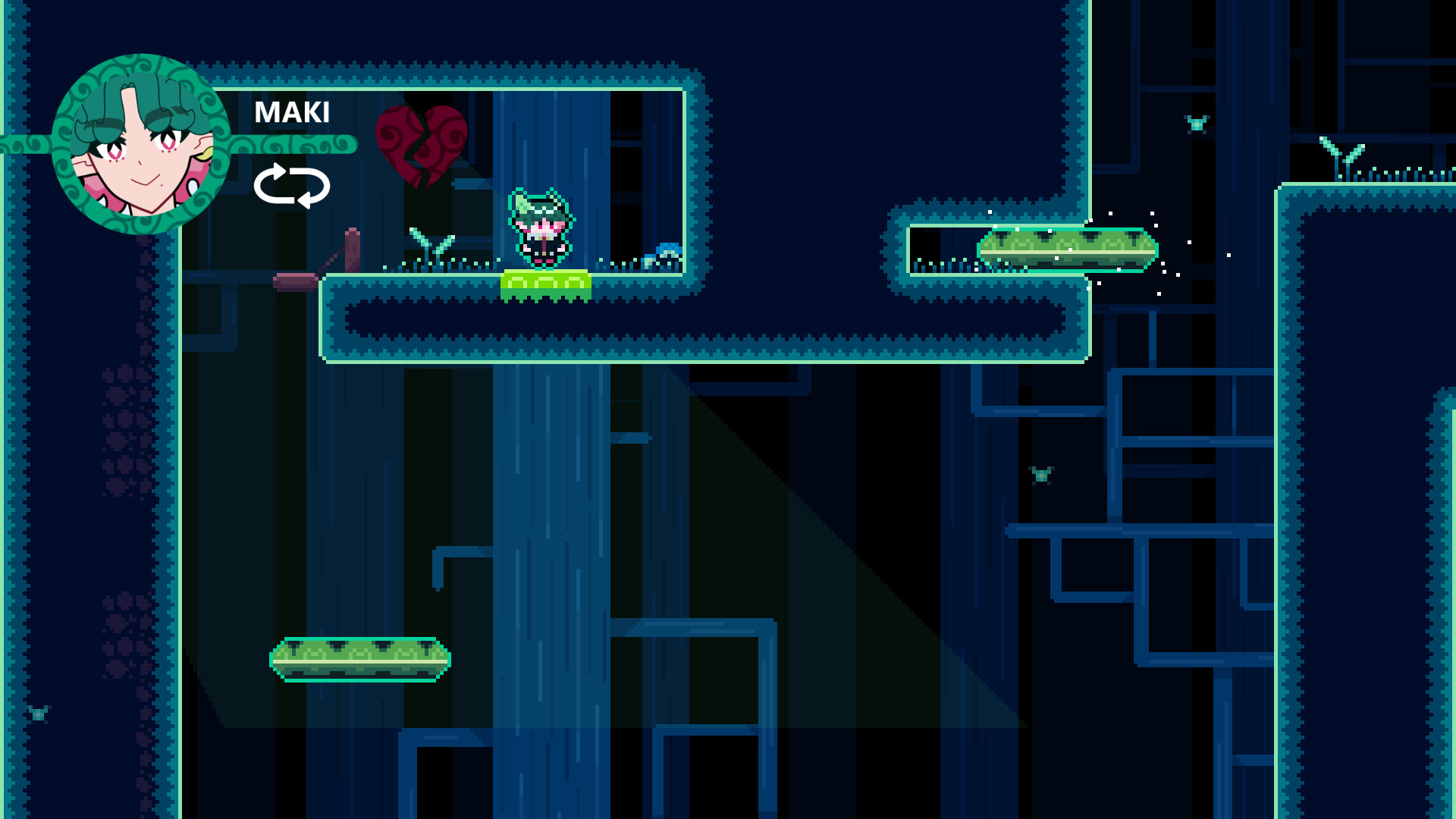Viewport: 1456px width, 819px height.
Task: Click the butterfly near the top-right corner
Action: (x=1196, y=124)
